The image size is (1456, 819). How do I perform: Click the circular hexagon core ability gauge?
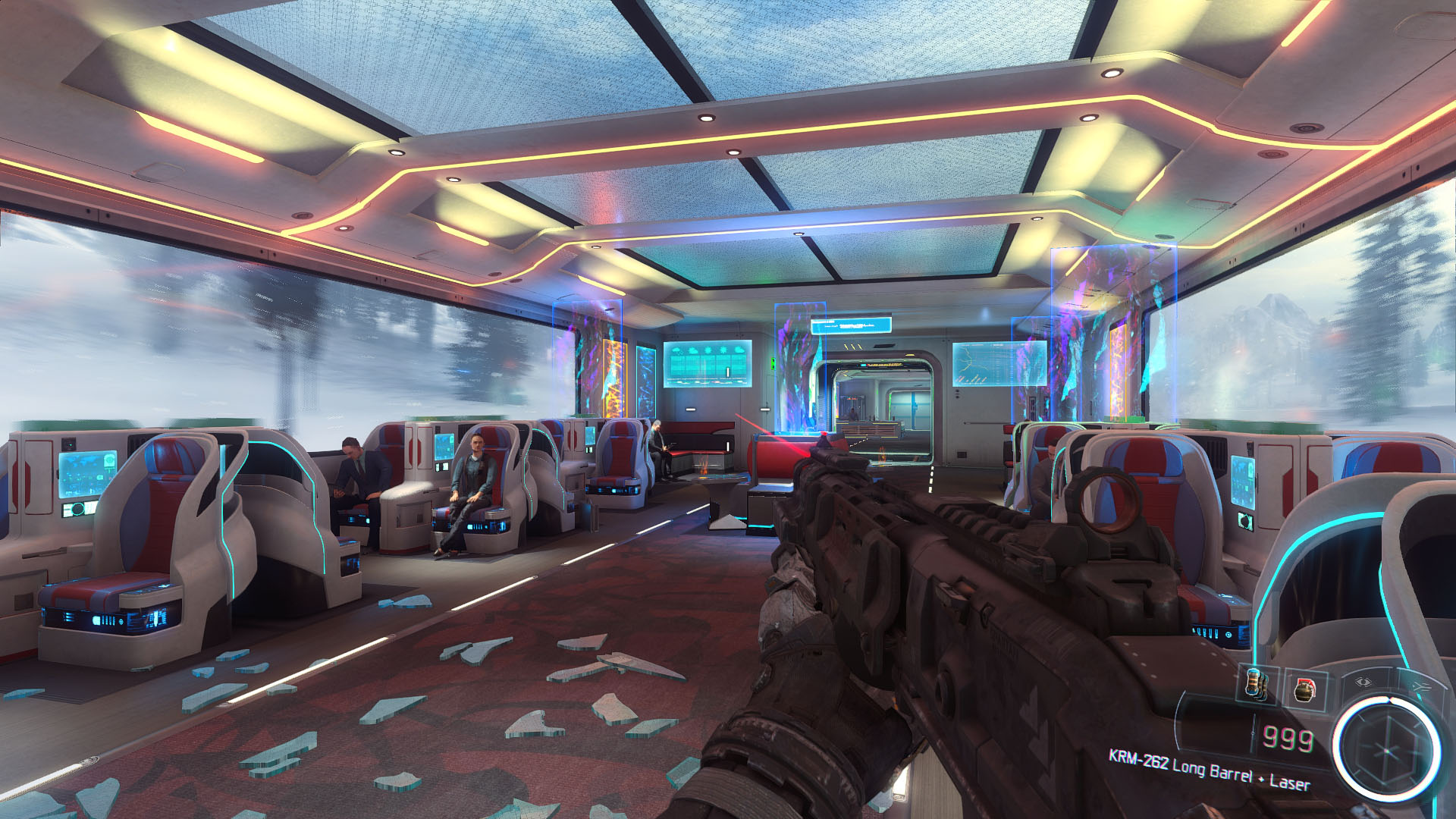point(1387,749)
